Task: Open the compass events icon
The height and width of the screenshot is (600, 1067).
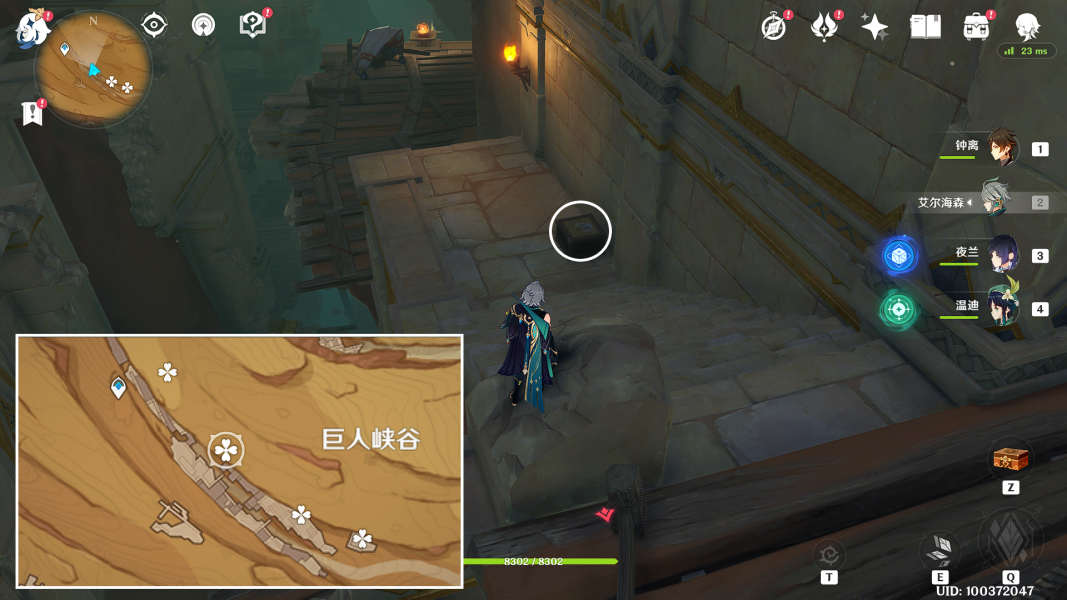Action: [x=773, y=27]
